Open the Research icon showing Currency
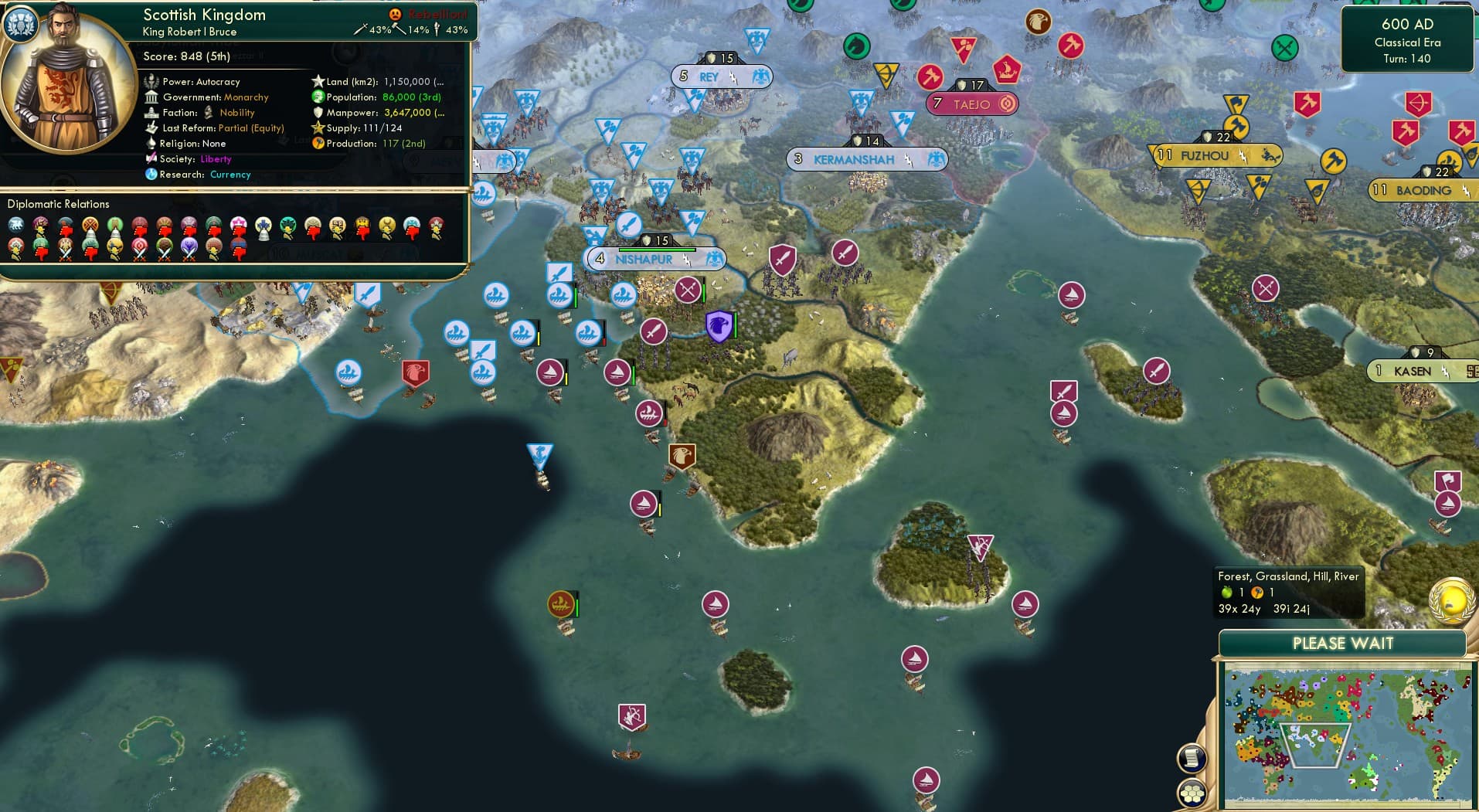 coord(151,175)
